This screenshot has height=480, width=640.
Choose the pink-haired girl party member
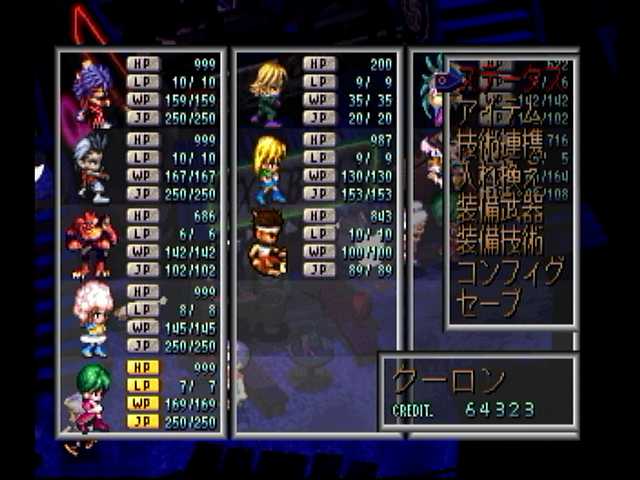click(140, 319)
